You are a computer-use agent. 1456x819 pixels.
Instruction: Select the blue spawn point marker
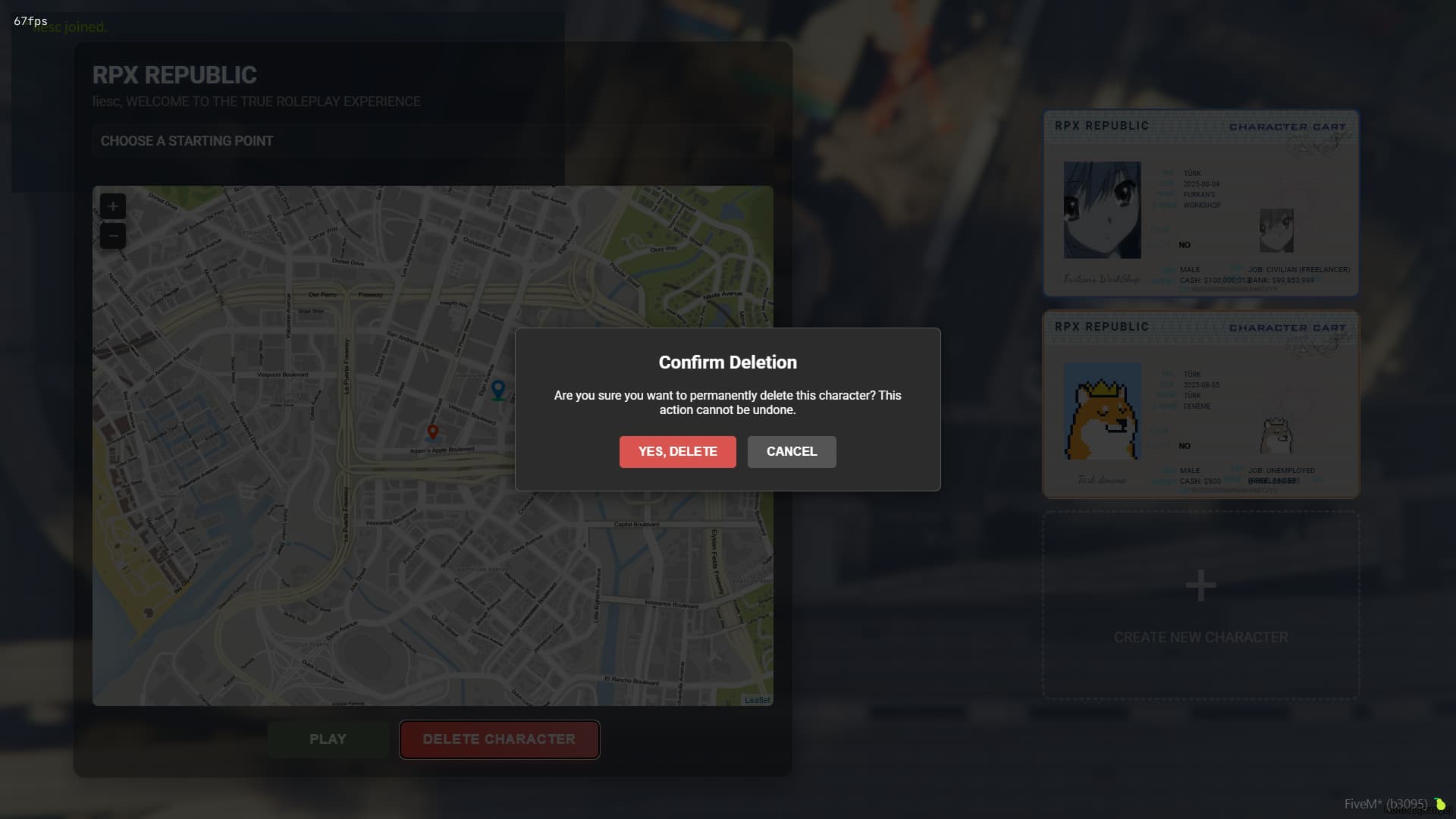498,391
